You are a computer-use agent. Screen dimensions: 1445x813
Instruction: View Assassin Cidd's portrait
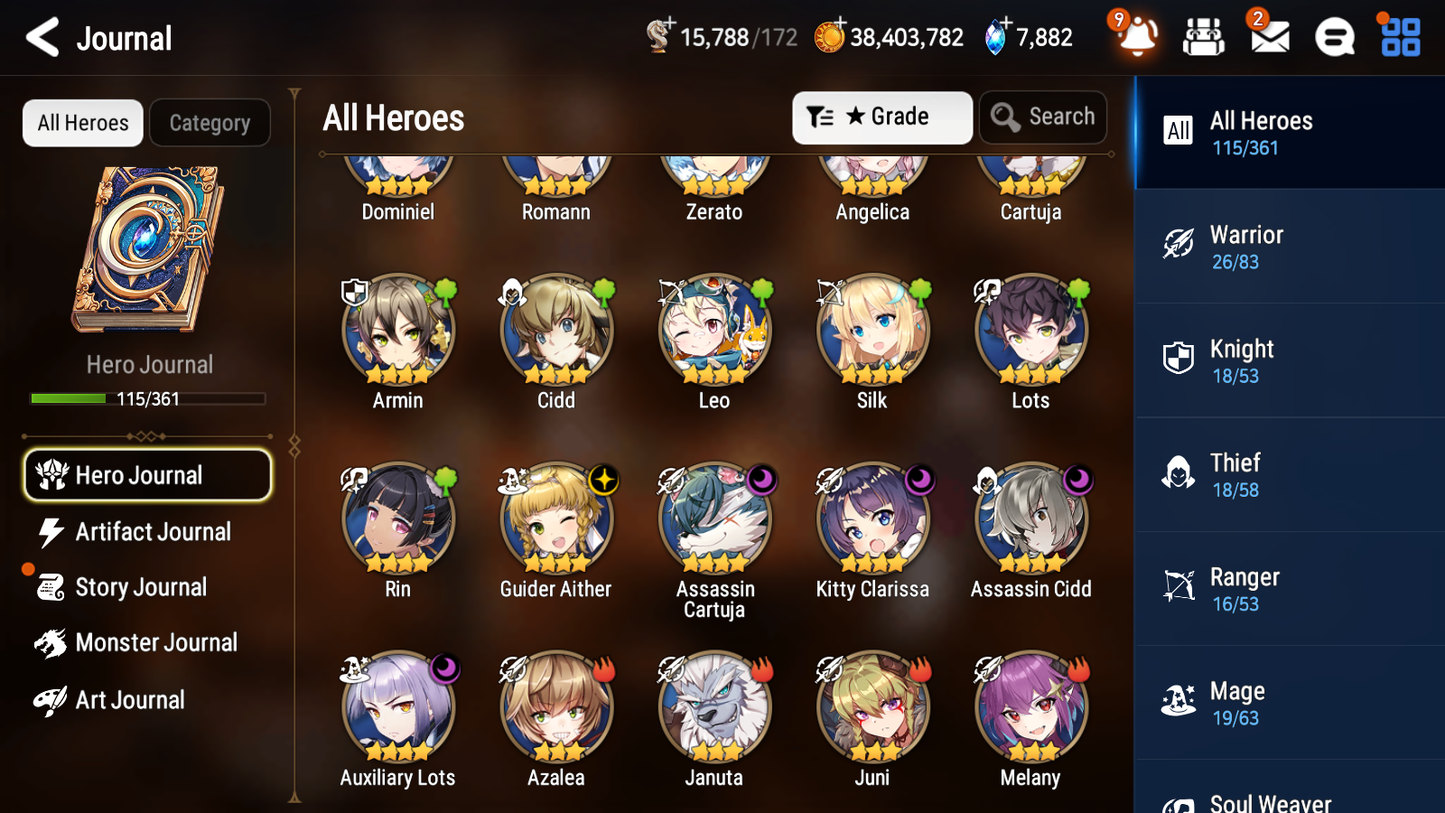tap(1030, 518)
